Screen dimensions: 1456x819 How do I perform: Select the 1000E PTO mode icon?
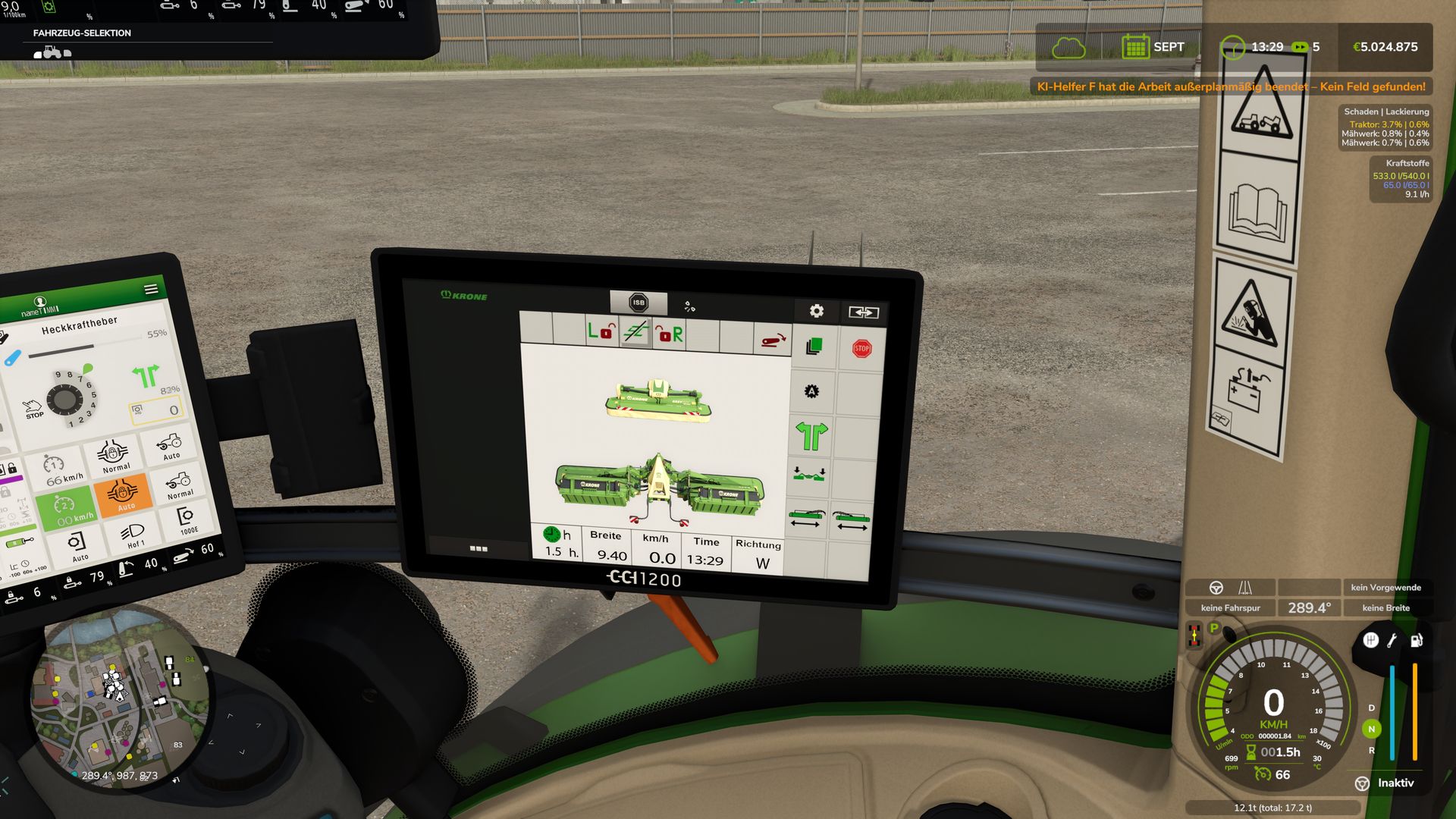click(187, 520)
